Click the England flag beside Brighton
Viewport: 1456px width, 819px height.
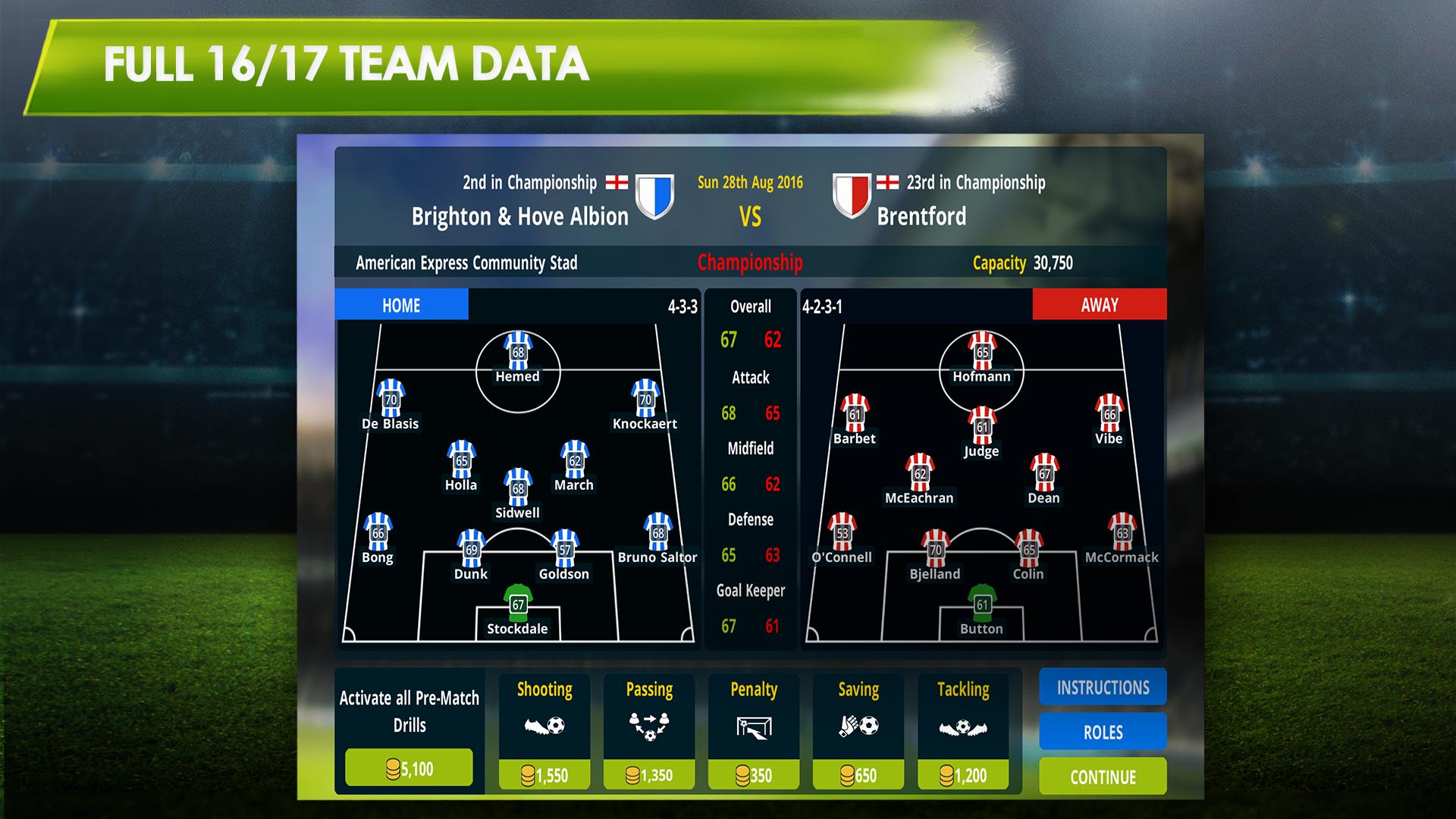tap(616, 182)
